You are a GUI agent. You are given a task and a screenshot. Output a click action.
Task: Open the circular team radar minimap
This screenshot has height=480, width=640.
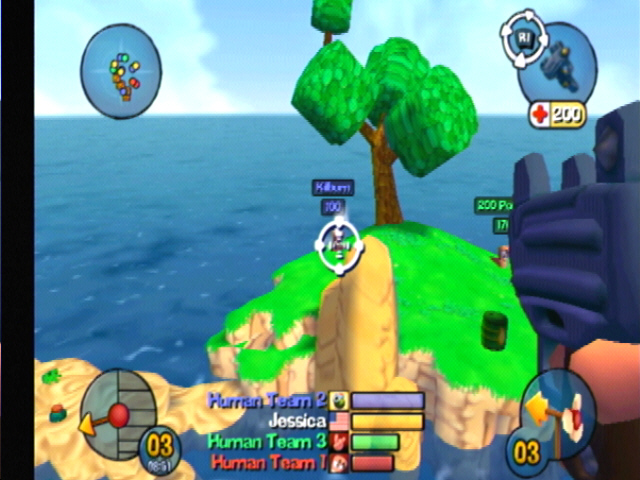[121, 72]
